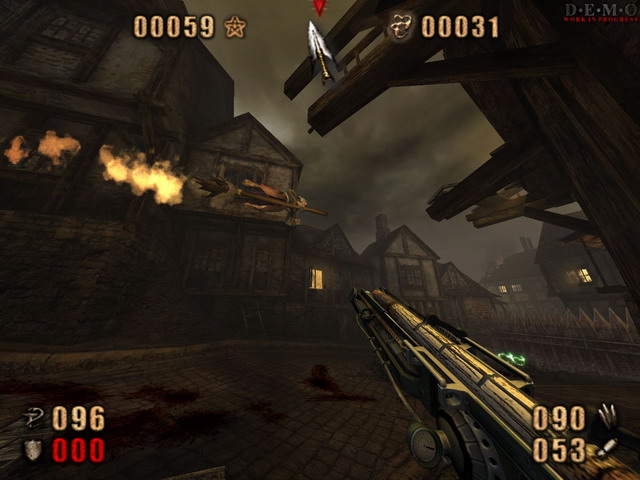The image size is (640, 480).
Task: Click the armor shield icon
Action: 34,450
